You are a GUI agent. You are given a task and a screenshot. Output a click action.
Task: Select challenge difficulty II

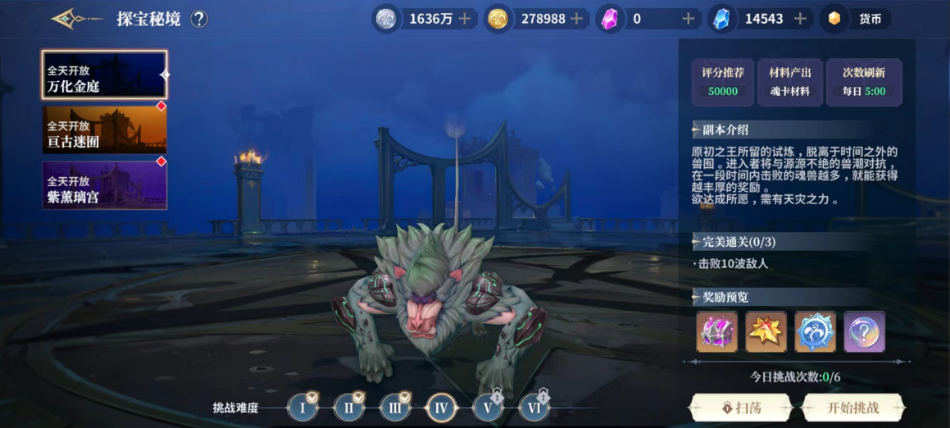[x=349, y=407]
